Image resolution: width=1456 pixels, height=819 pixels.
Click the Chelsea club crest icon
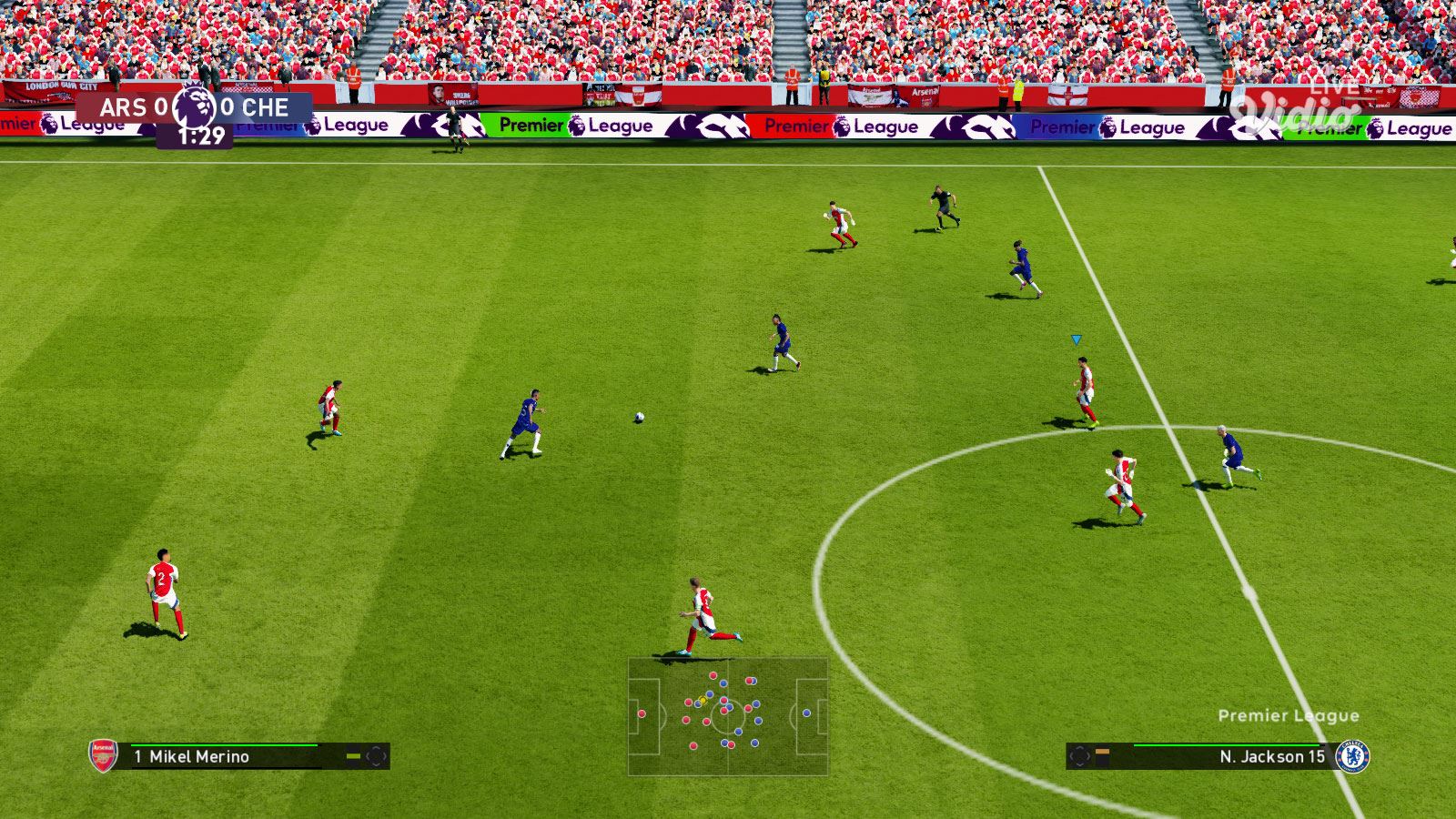[1353, 756]
